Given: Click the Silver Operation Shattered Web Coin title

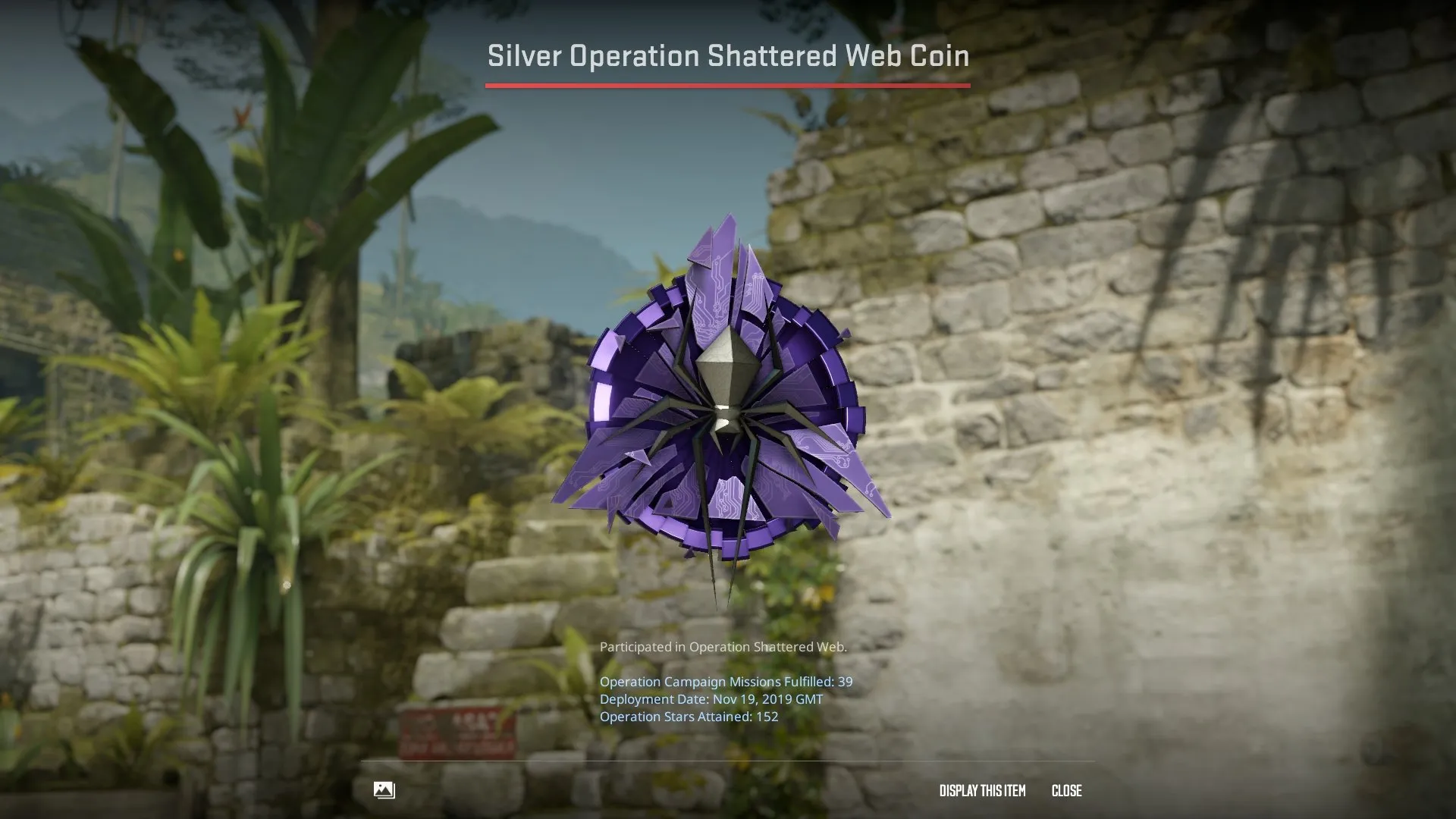Looking at the screenshot, I should point(727,55).
